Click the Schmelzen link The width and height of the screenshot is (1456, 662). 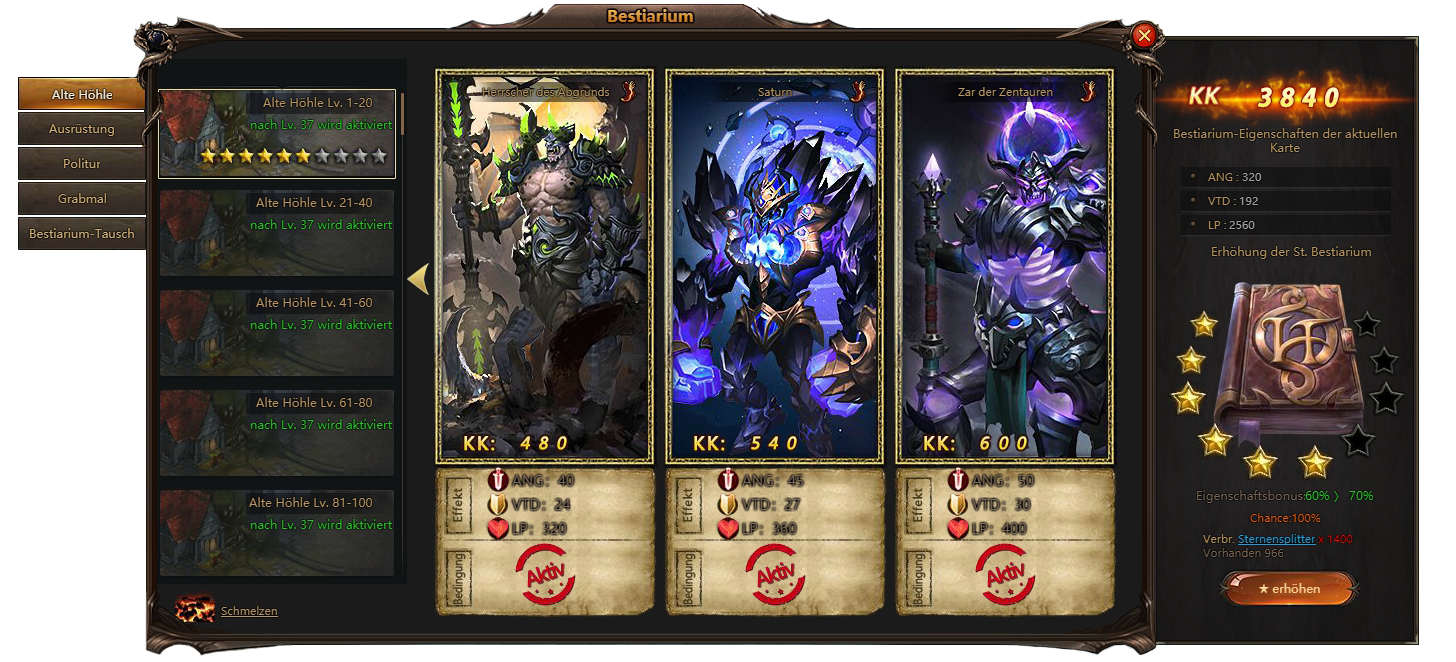pyautogui.click(x=249, y=611)
